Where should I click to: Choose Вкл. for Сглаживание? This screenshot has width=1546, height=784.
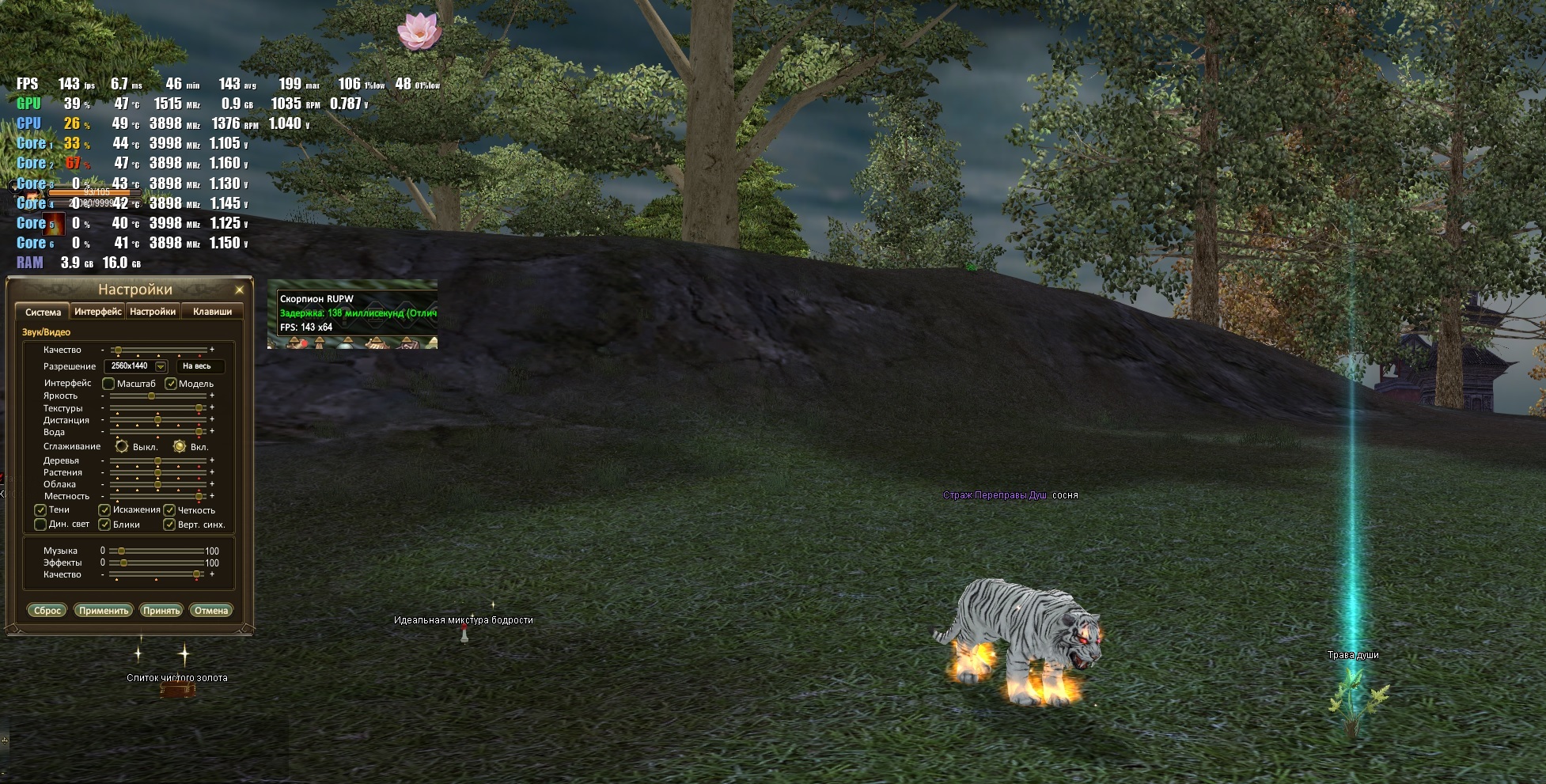tap(180, 446)
